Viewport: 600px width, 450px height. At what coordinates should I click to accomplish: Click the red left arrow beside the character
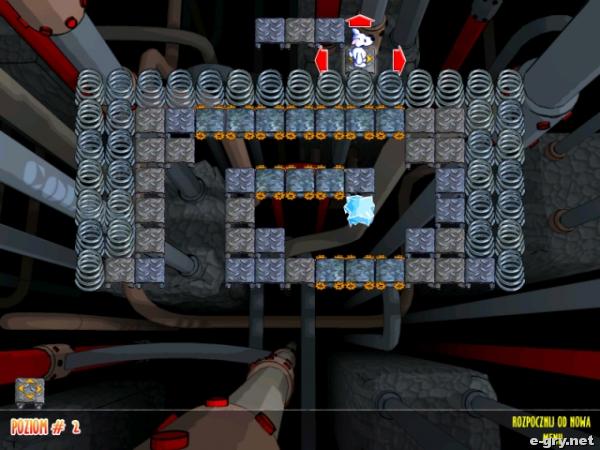tap(323, 60)
